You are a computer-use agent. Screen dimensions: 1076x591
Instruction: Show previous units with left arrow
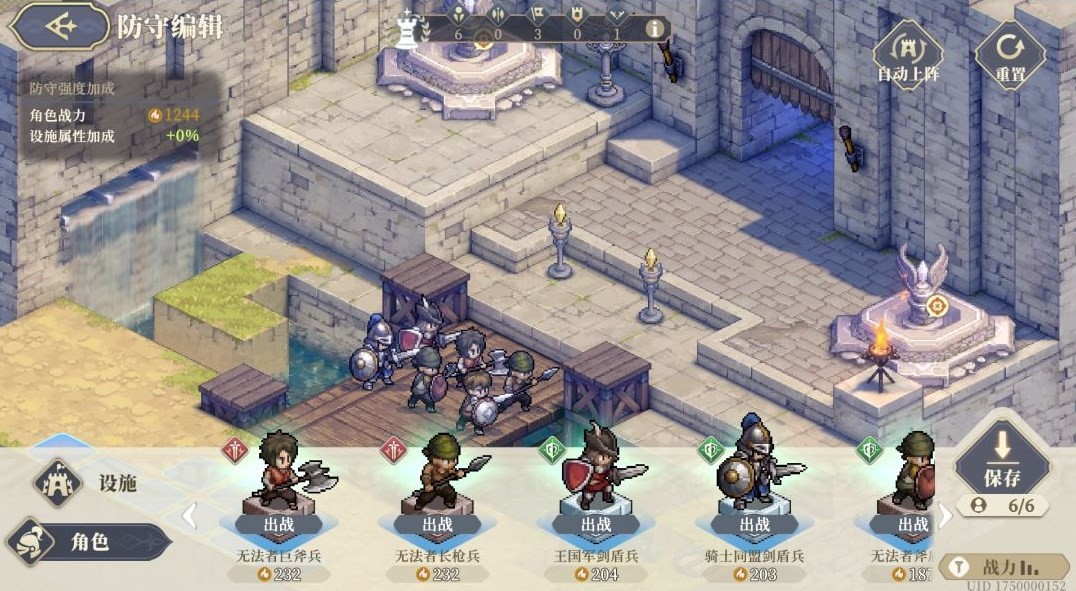tap(188, 516)
